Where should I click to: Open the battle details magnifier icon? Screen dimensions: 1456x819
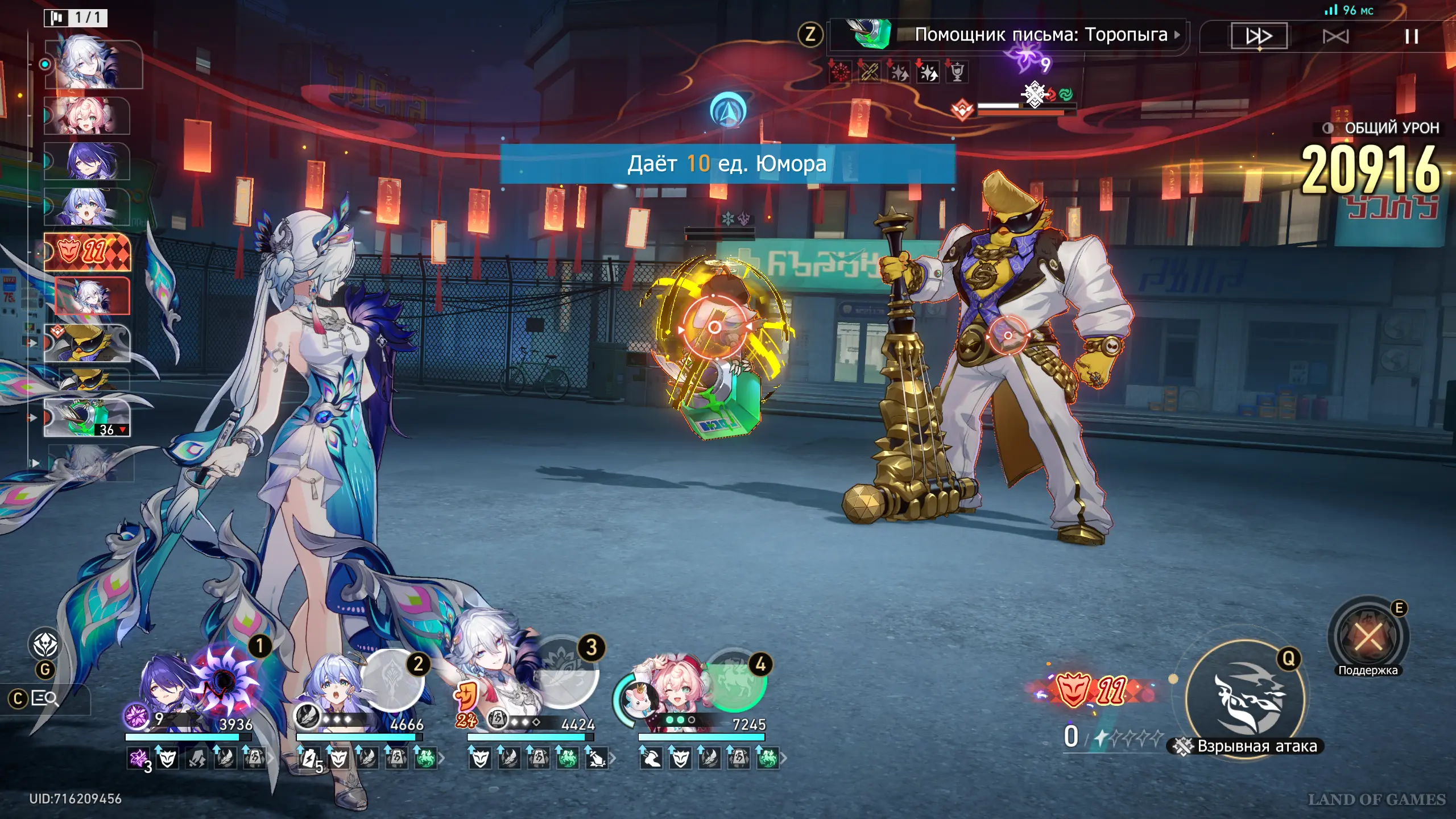pos(44,698)
